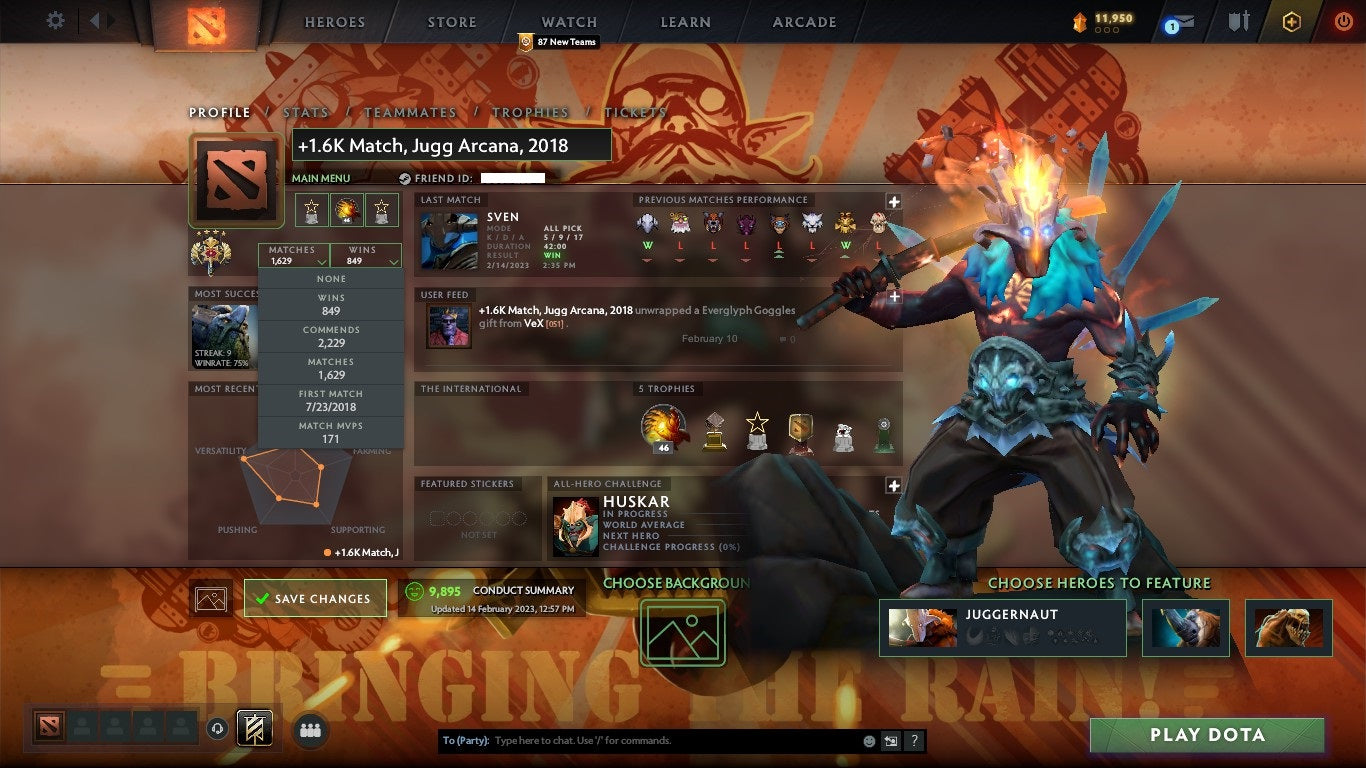Open Dota Plus hexagon icon in top bar
This screenshot has width=1366, height=768.
coord(1291,21)
